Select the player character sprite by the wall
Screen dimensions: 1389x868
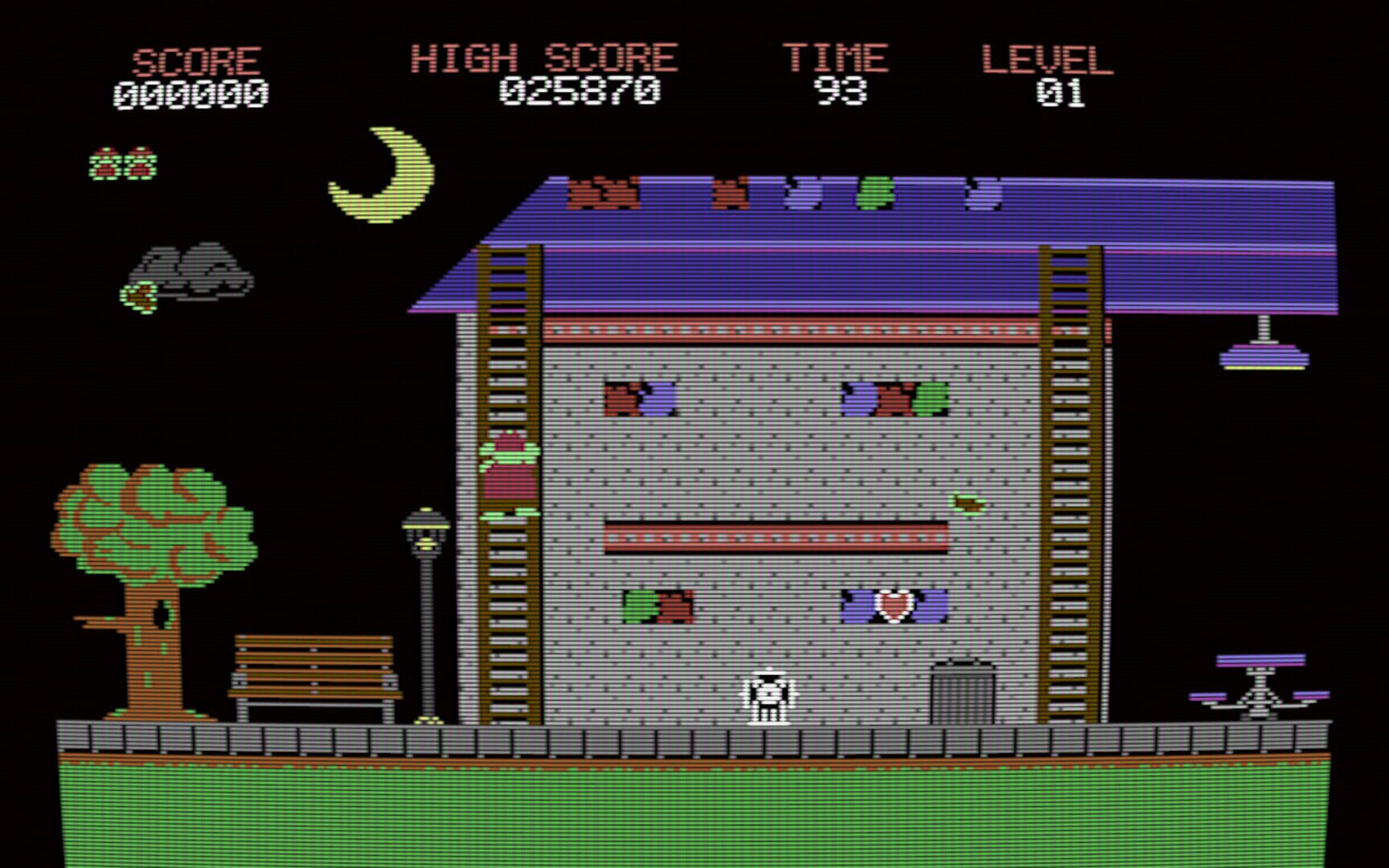pos(768,695)
